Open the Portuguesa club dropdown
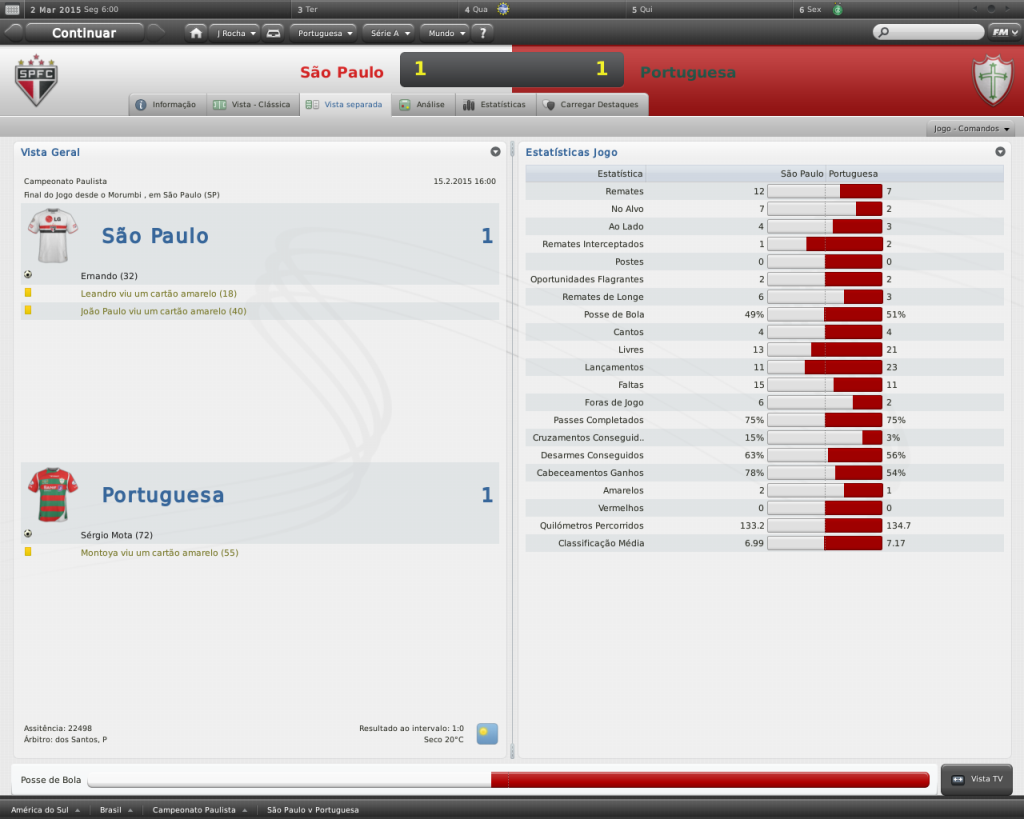Screen dimensions: 1024x819 pos(325,33)
